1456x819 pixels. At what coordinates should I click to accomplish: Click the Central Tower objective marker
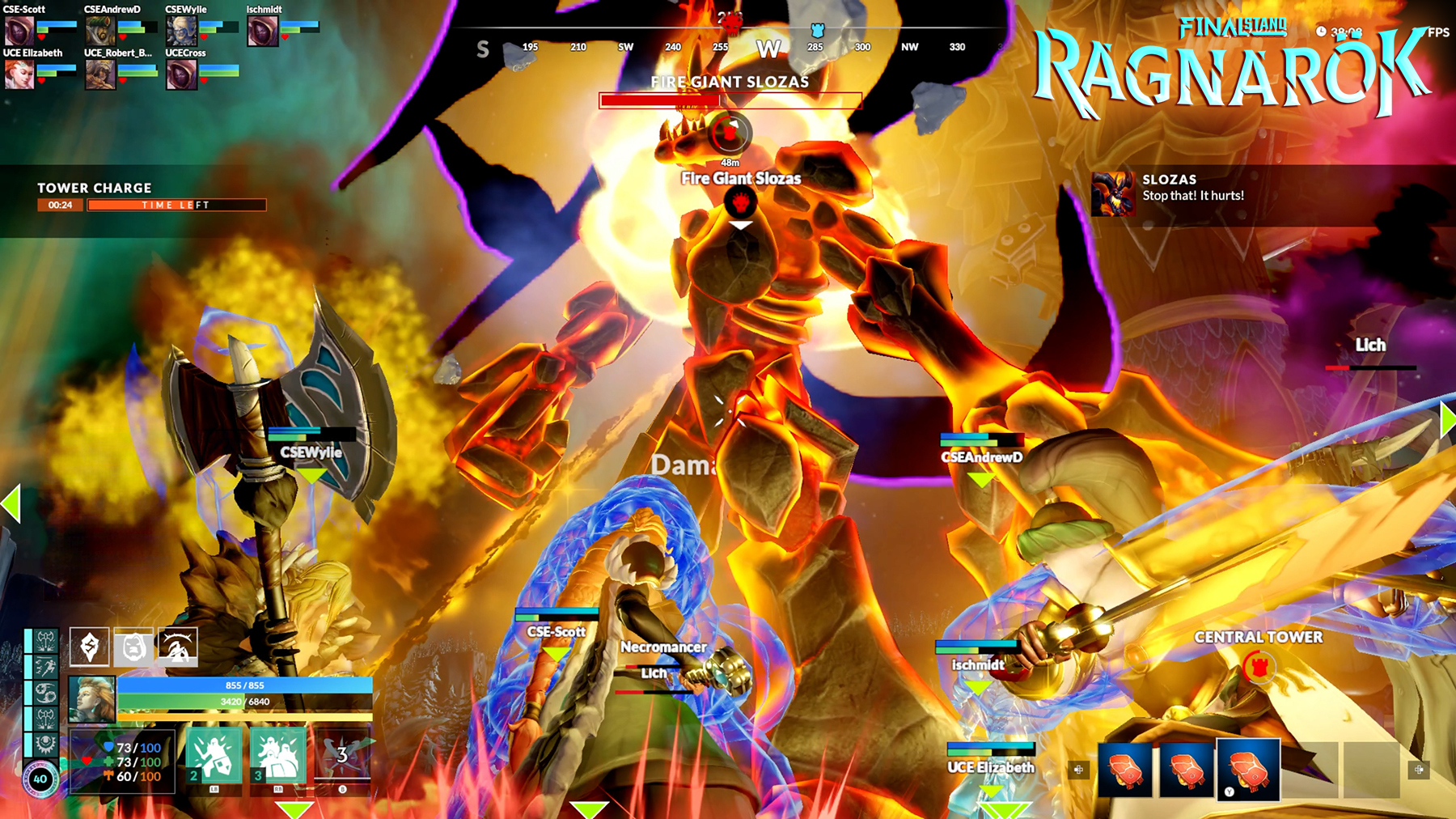[x=1259, y=668]
